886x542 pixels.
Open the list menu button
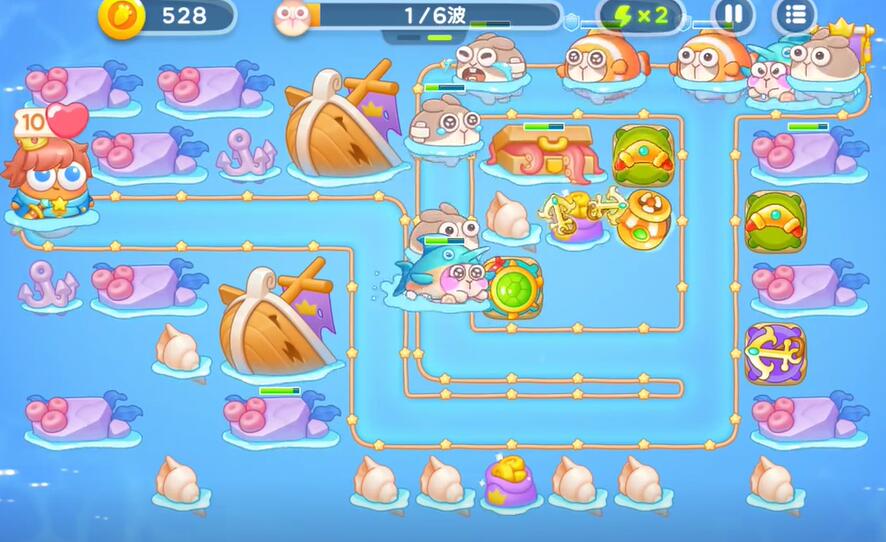[795, 15]
